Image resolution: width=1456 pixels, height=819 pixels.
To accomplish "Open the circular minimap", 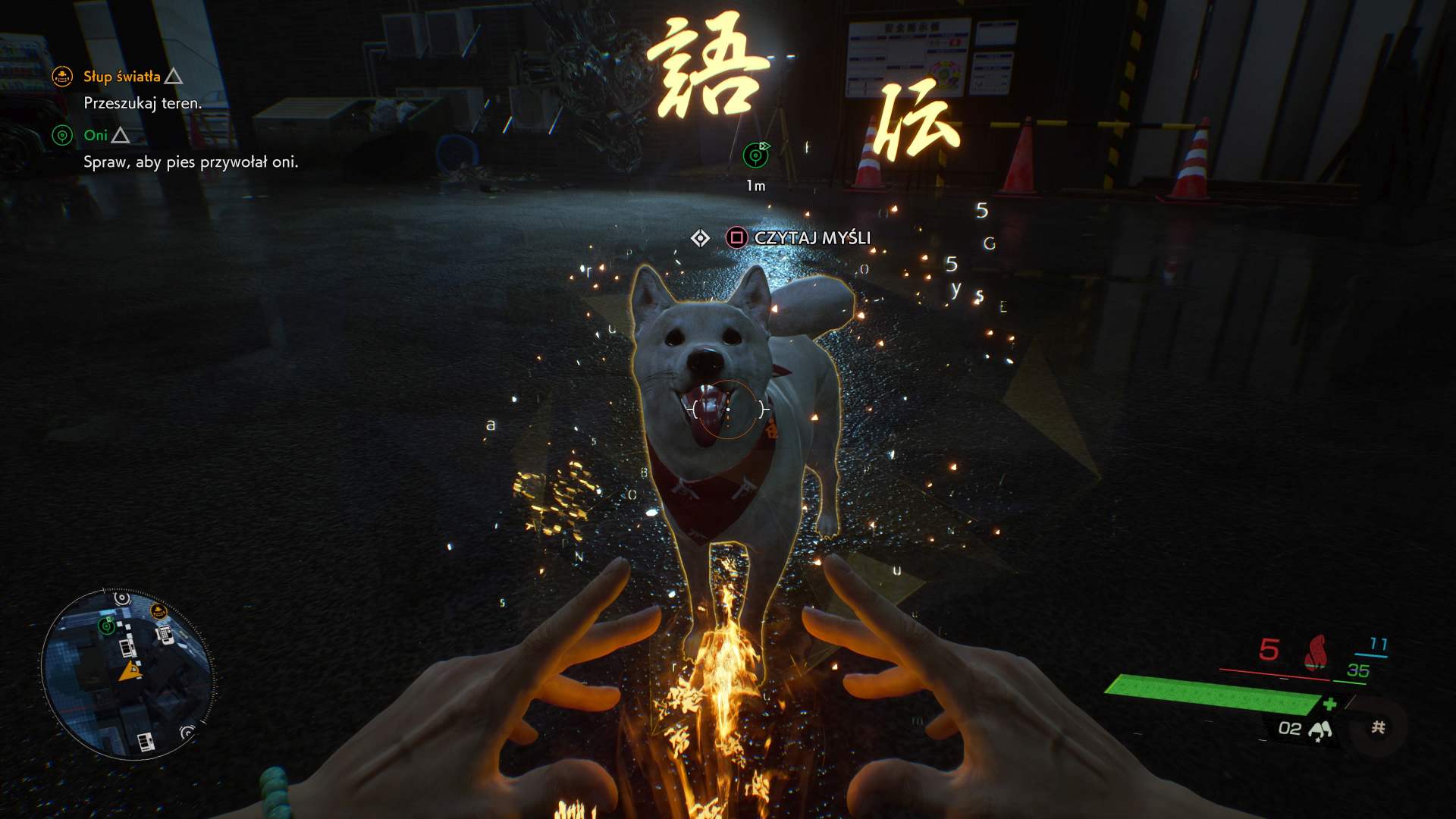I will pyautogui.click(x=127, y=674).
